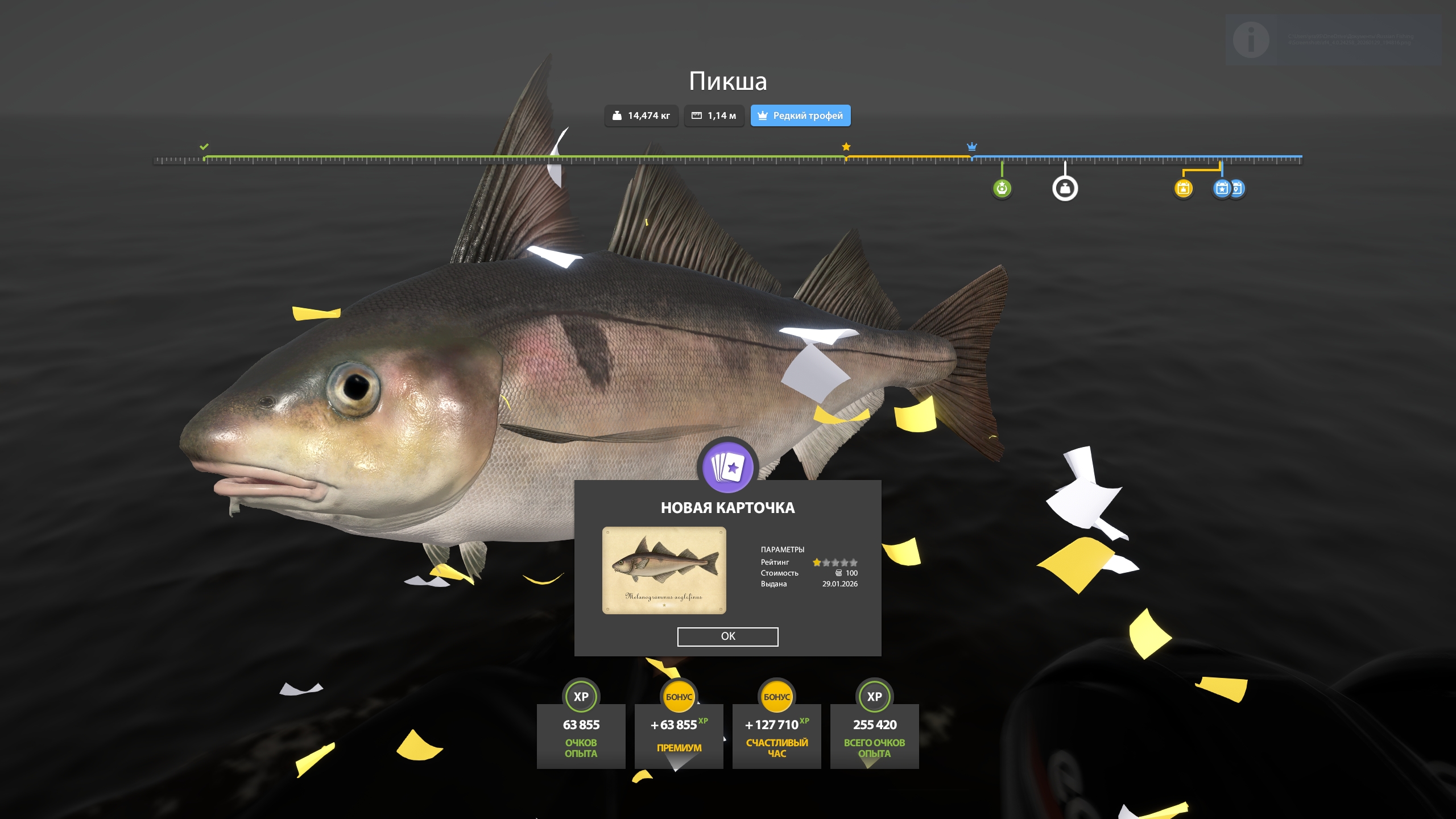Select the green personal record star icon
Screen dimensions: 1456x819
pyautogui.click(x=1002, y=188)
